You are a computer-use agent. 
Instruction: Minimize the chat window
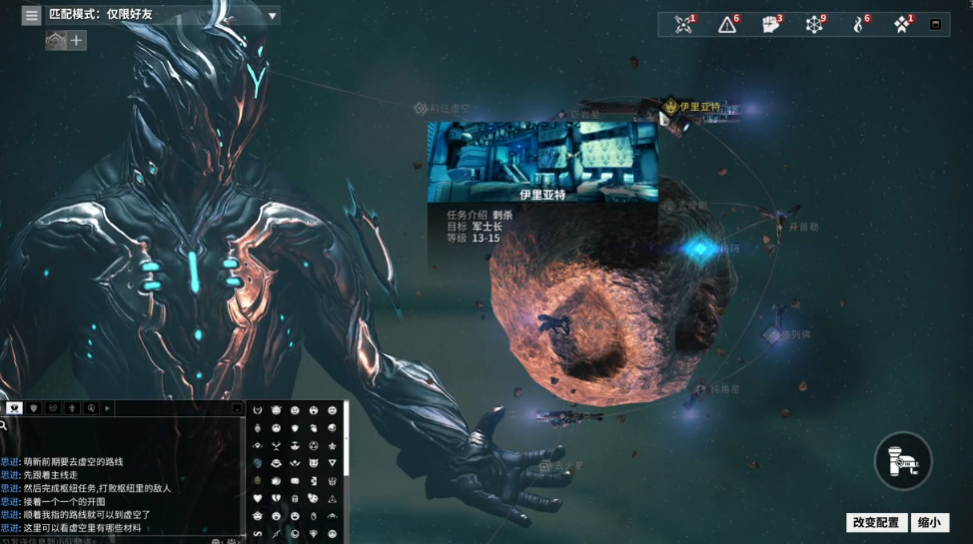(x=237, y=408)
